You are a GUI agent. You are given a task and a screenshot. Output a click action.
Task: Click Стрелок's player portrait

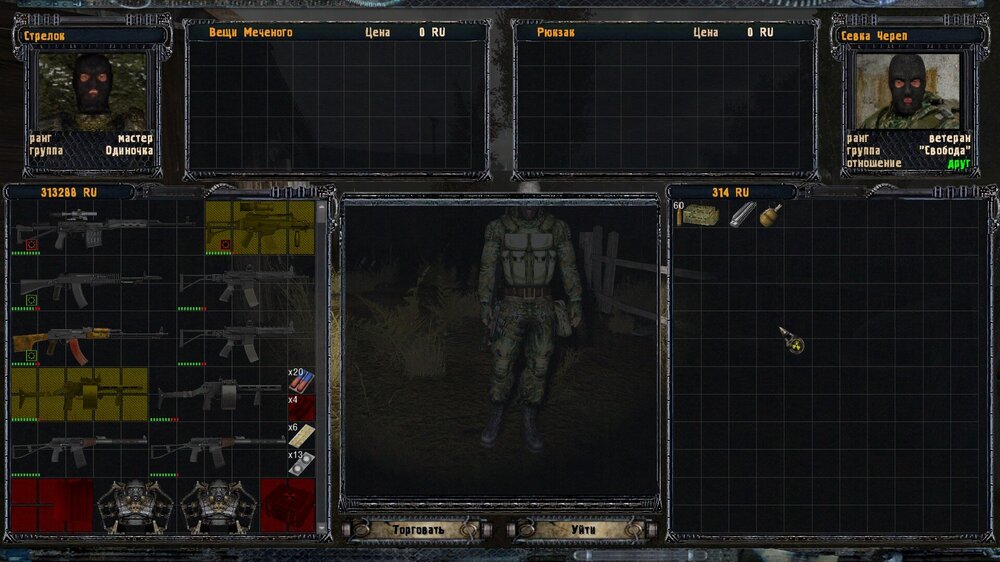[x=92, y=91]
